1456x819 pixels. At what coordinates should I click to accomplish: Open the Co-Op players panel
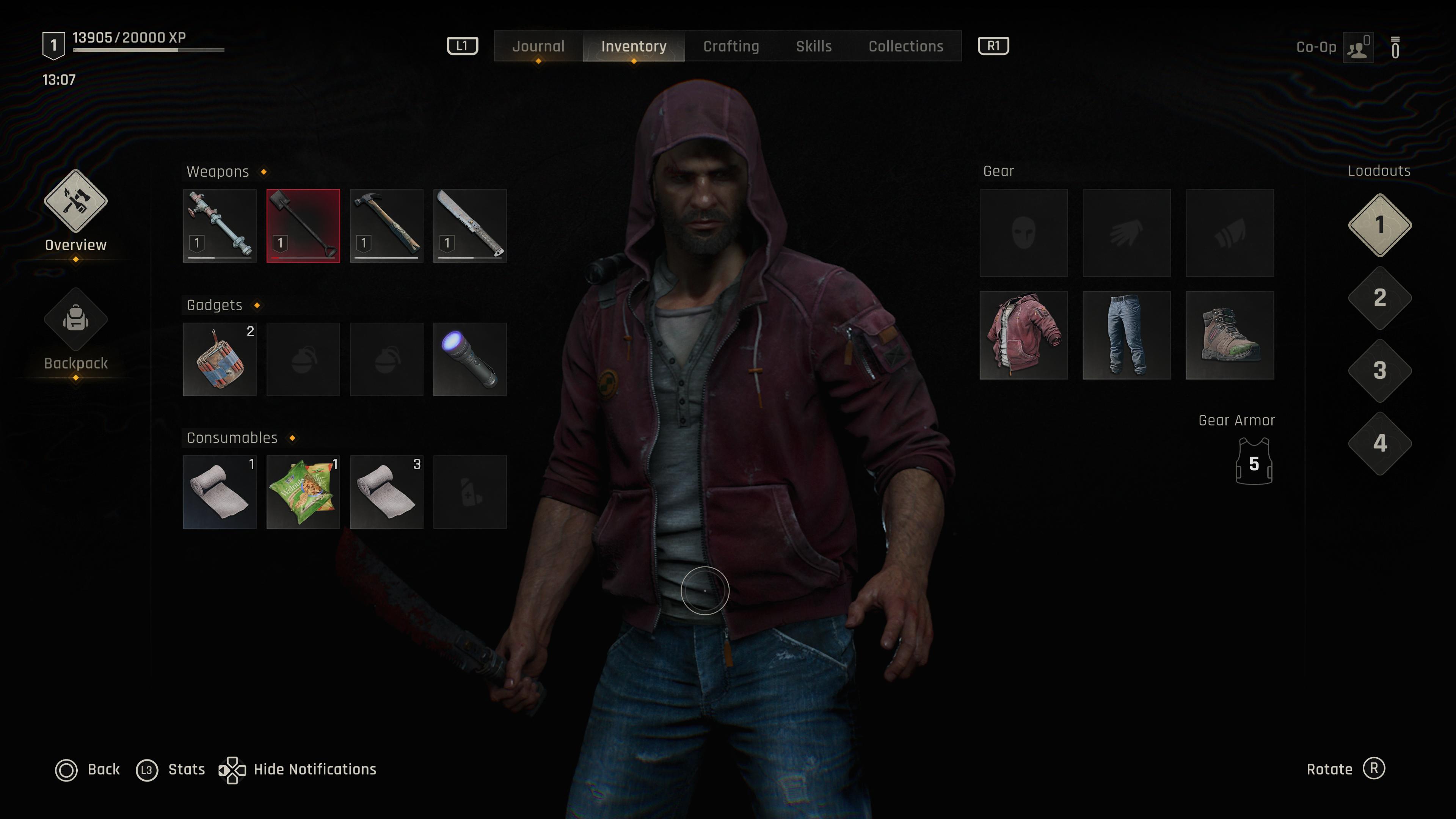tap(1358, 47)
